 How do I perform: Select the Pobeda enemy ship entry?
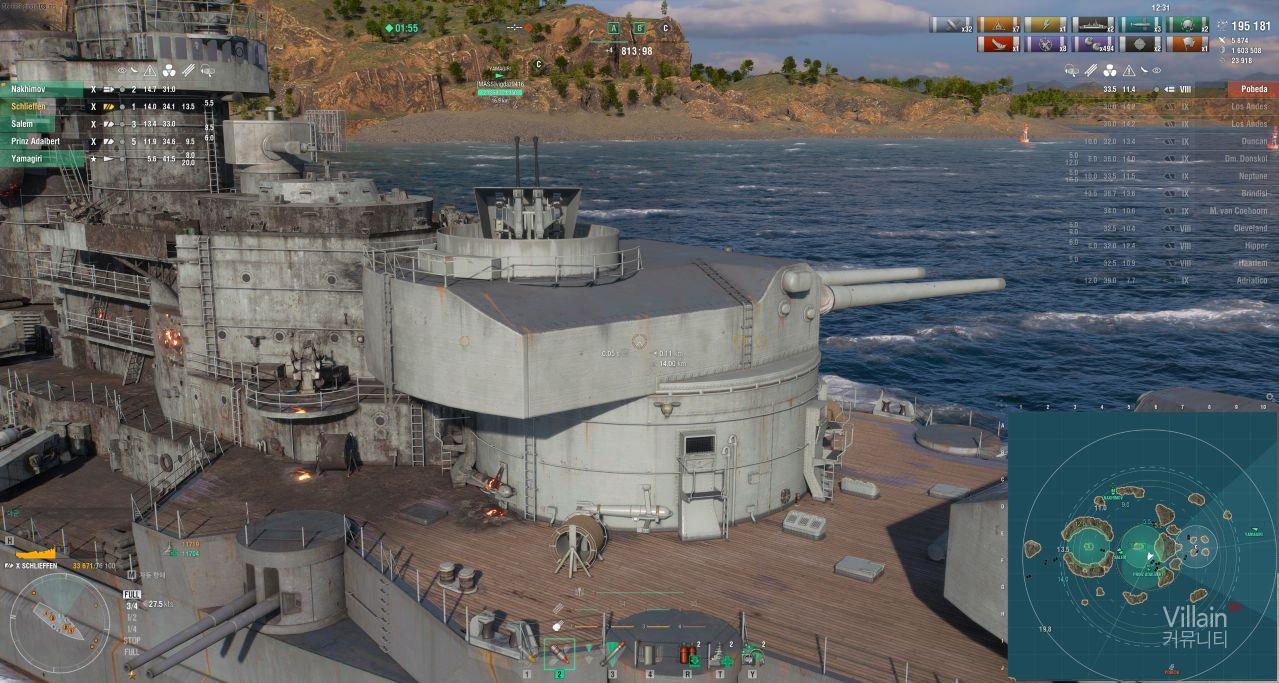[1252, 89]
